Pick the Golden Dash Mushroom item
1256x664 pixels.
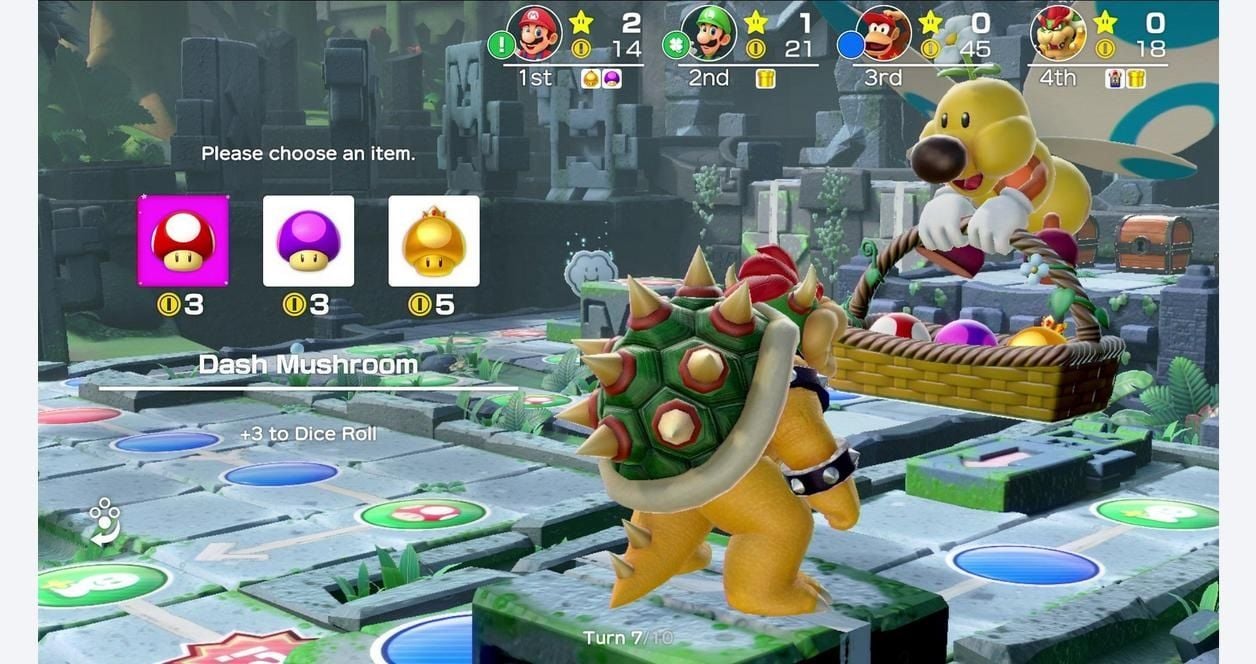(x=434, y=241)
